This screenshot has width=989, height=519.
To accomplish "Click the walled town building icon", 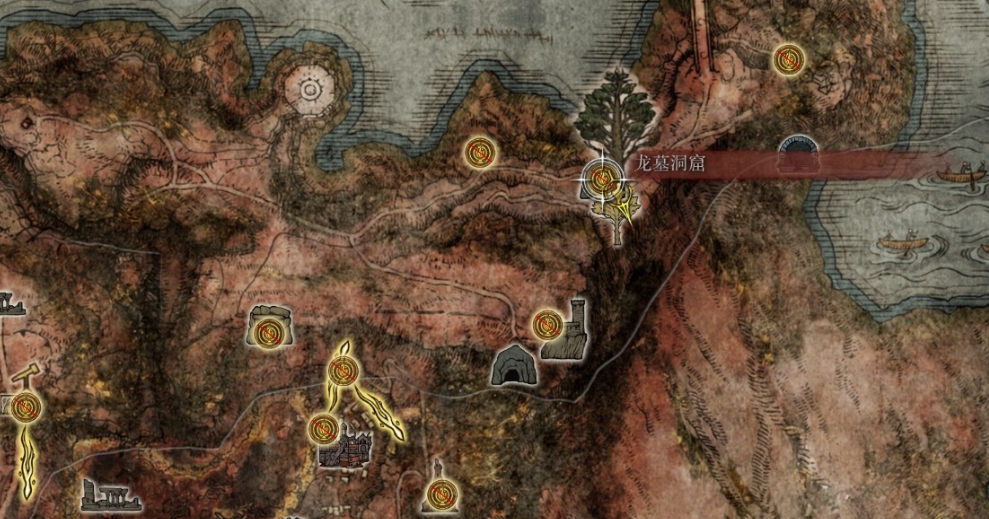I will (347, 449).
